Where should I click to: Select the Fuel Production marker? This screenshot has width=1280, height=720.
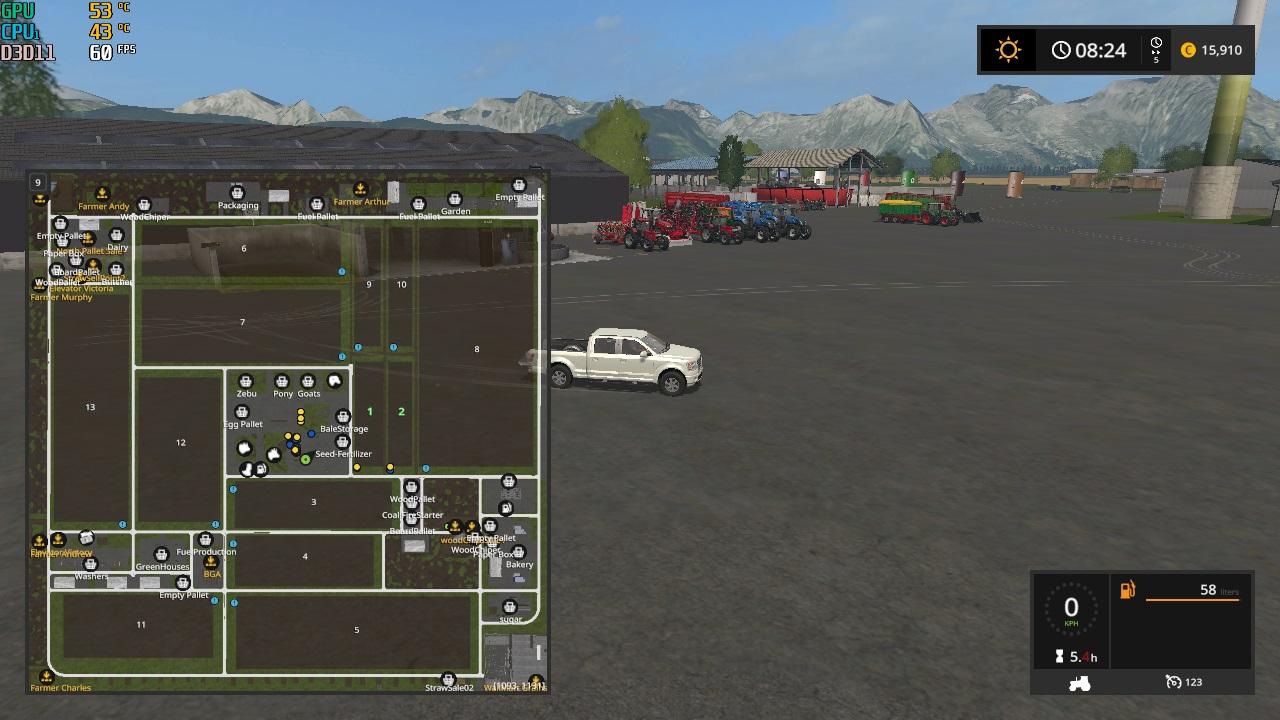(205, 540)
